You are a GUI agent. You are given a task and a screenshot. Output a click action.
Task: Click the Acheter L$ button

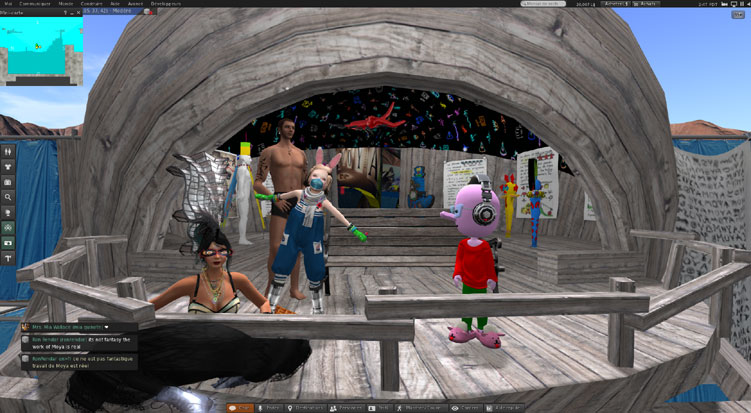(x=615, y=4)
